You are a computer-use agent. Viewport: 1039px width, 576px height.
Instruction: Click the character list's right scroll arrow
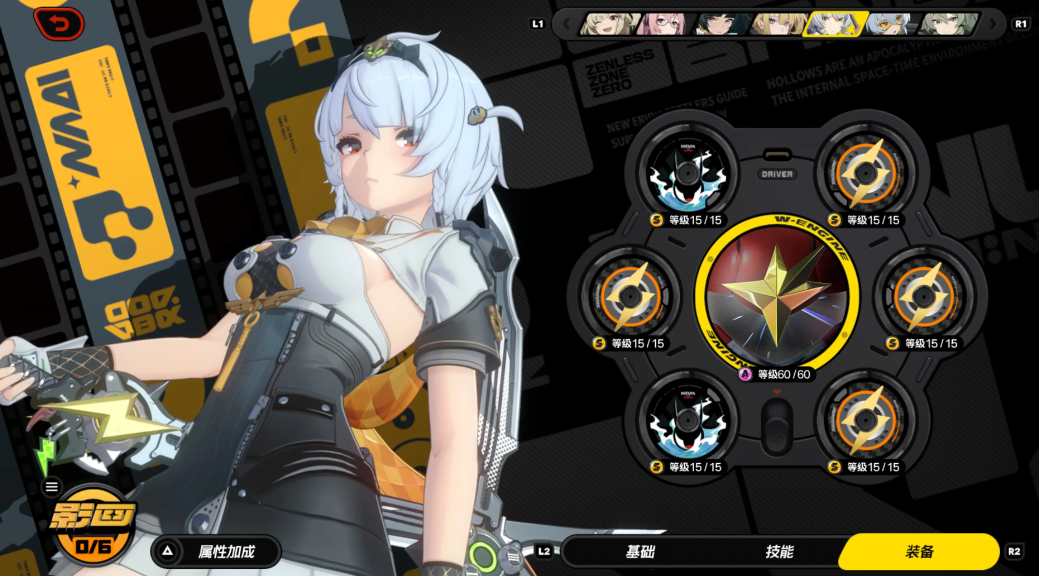point(992,23)
